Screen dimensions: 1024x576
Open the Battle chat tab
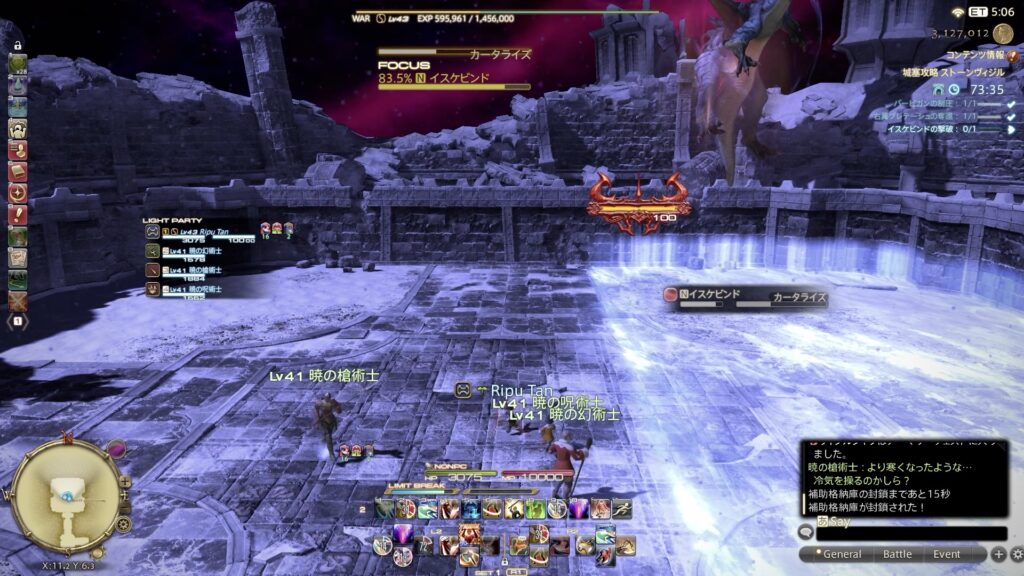897,554
